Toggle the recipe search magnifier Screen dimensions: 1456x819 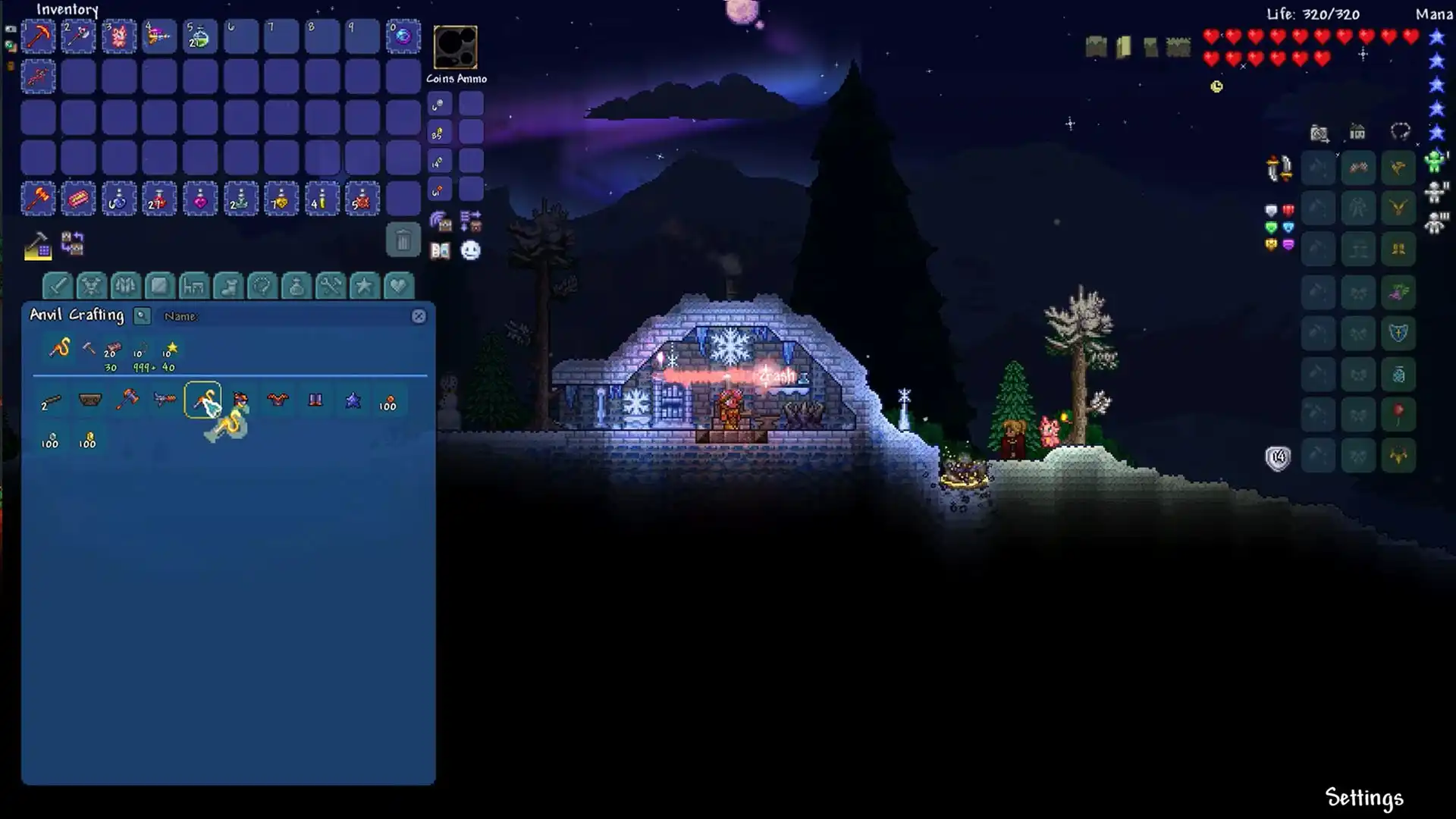click(142, 316)
